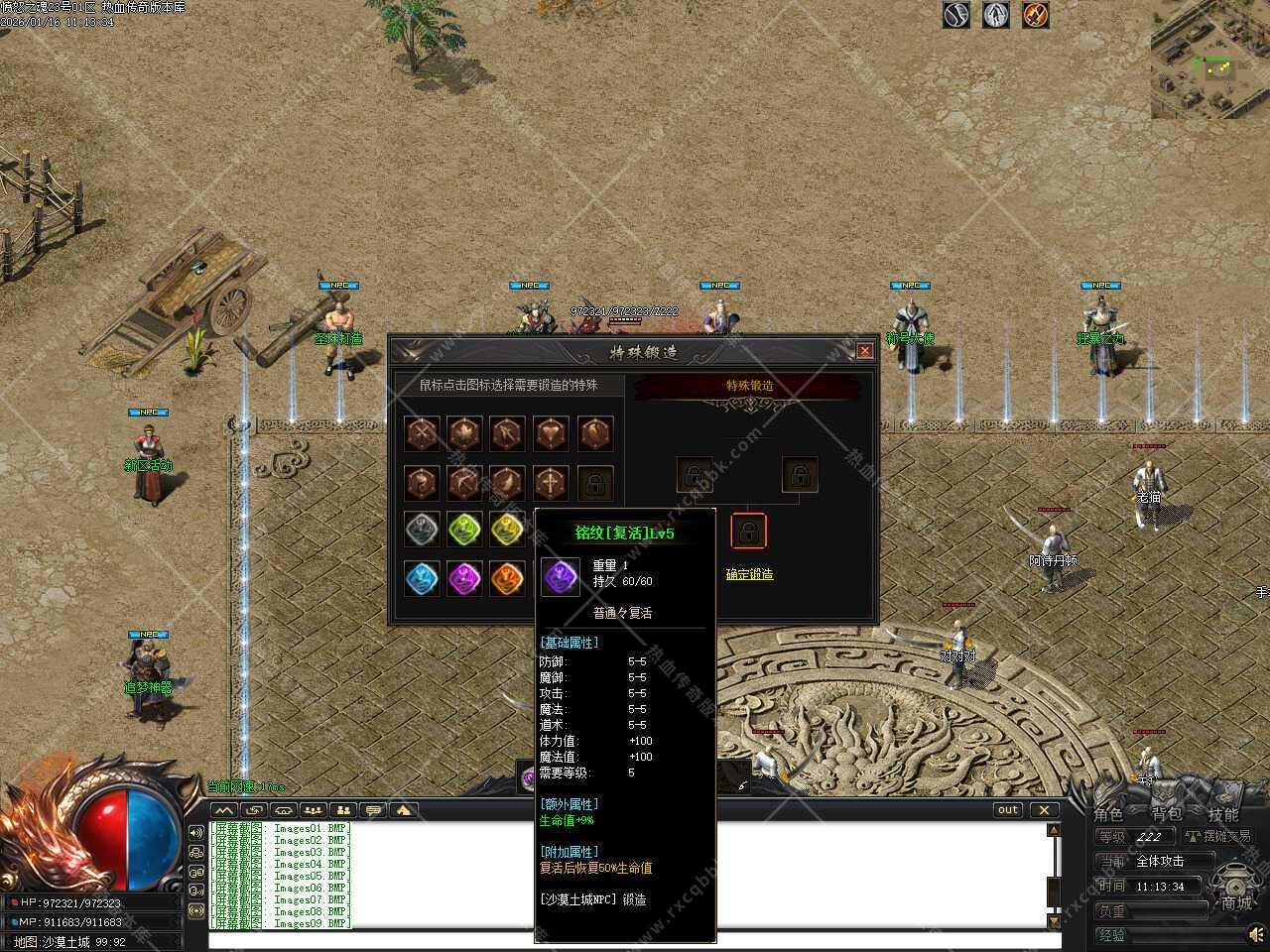The width and height of the screenshot is (1270, 952).
Task: Click the red-highlighted locked forge slot
Action: tap(749, 532)
